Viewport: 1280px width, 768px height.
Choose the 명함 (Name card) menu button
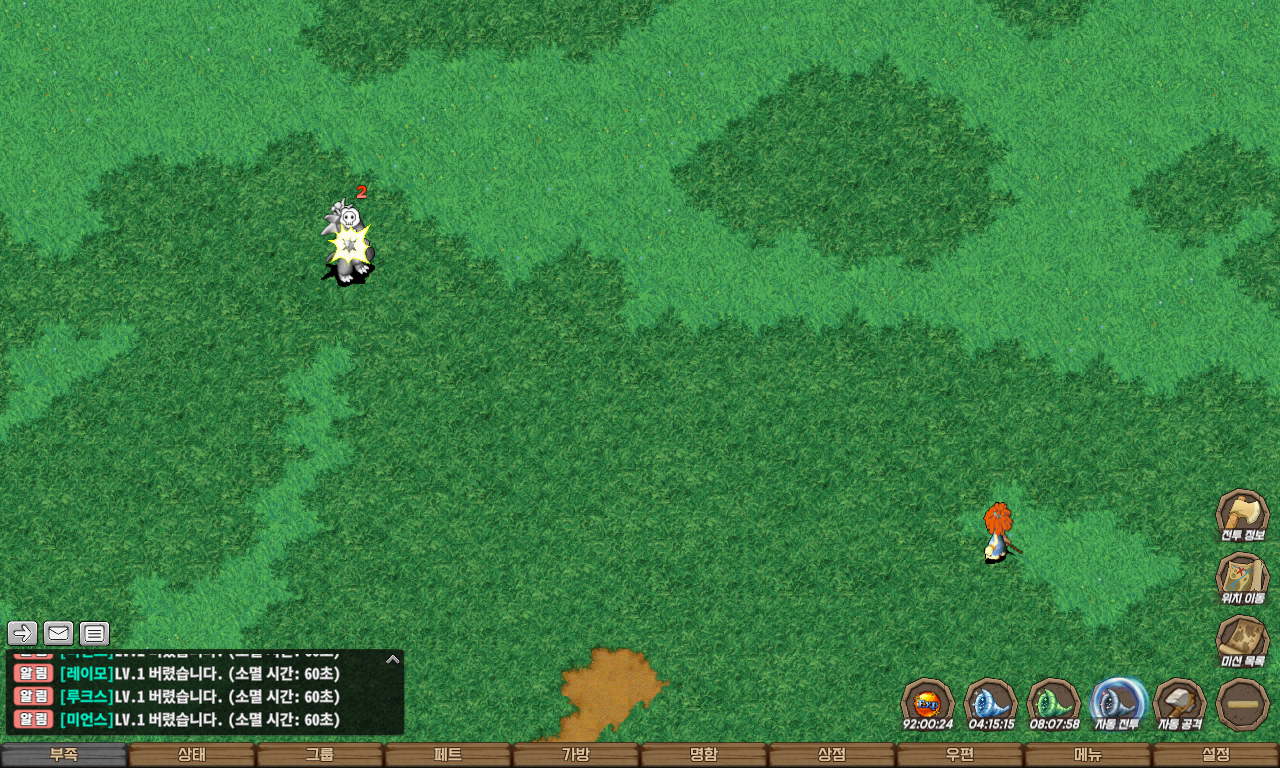704,755
